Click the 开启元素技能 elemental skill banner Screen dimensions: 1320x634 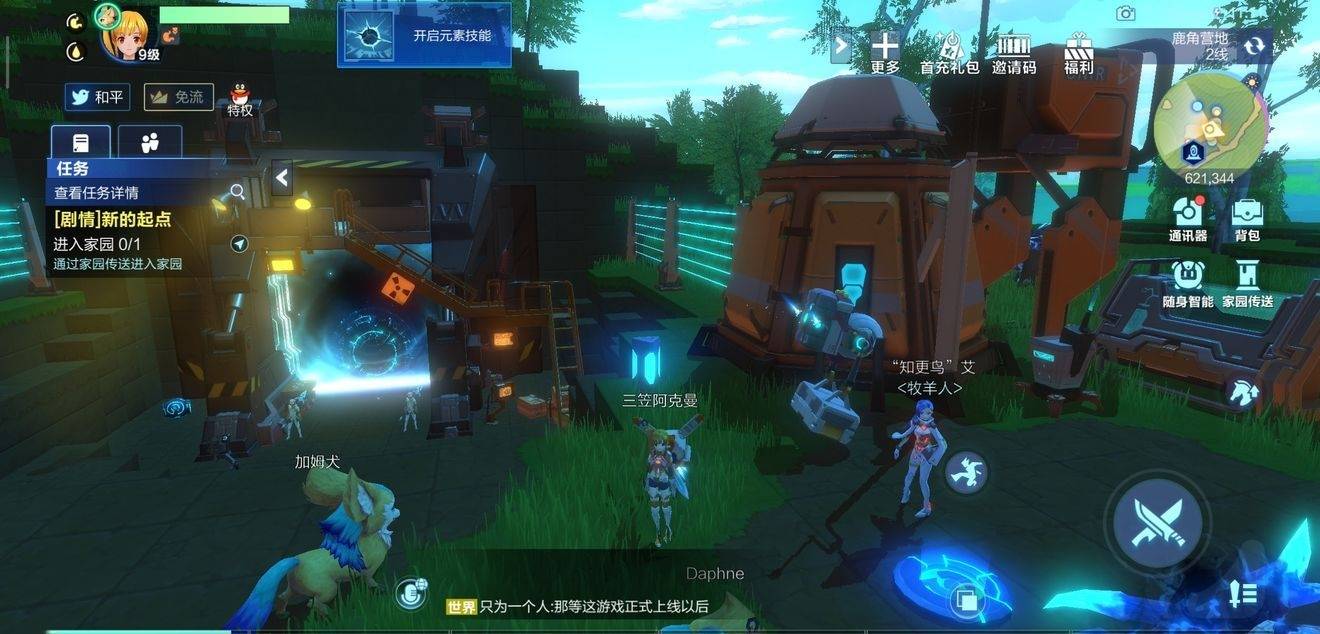click(x=424, y=36)
